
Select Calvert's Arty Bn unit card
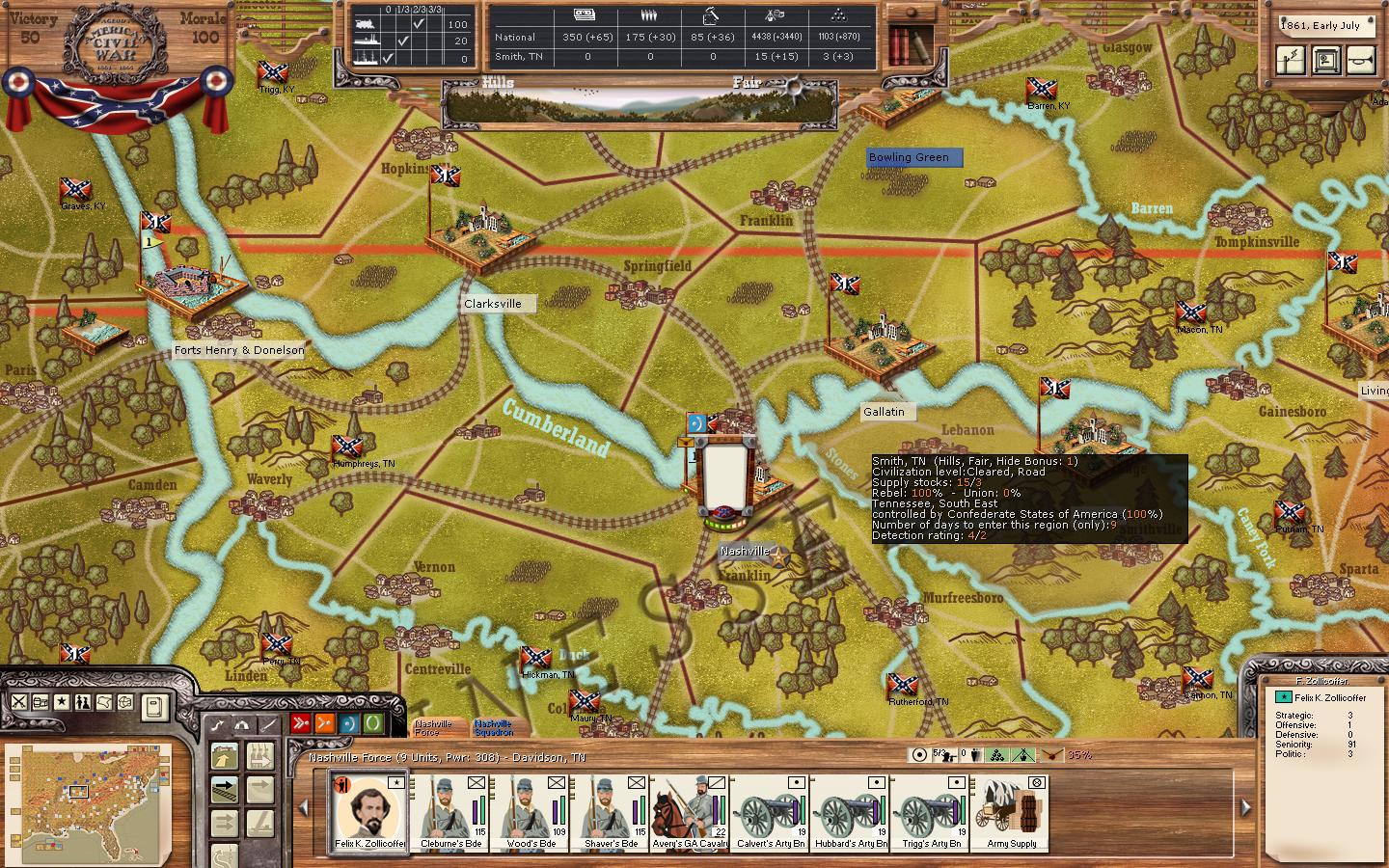pyautogui.click(x=770, y=810)
